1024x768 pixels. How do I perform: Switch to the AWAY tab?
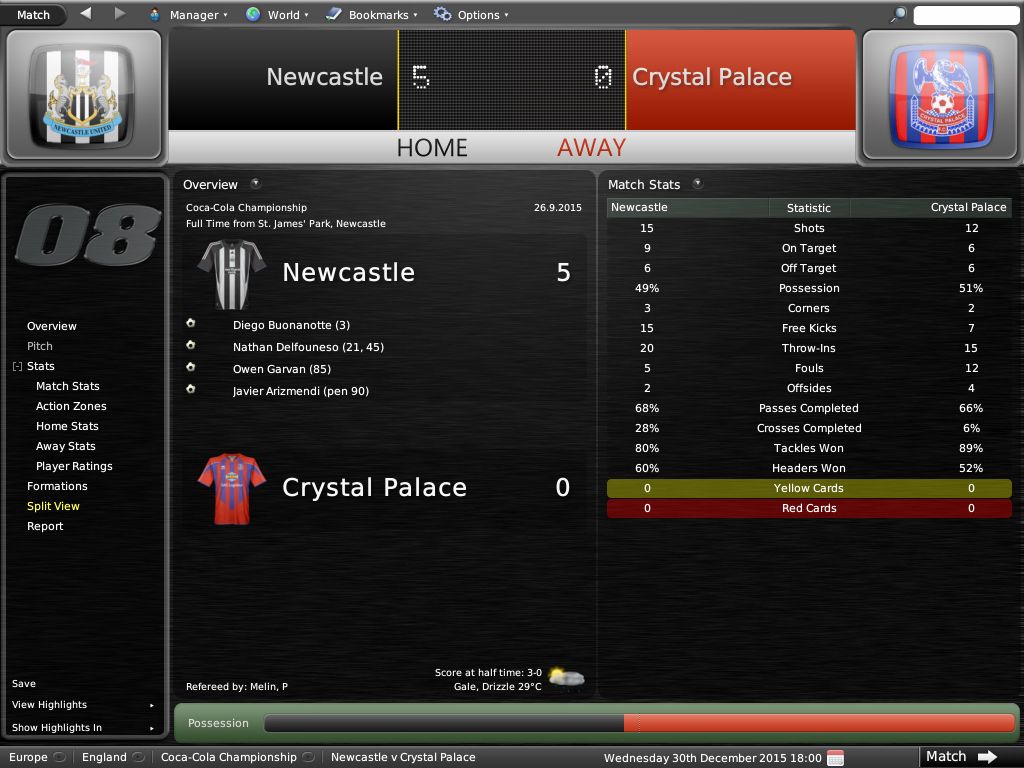[591, 148]
